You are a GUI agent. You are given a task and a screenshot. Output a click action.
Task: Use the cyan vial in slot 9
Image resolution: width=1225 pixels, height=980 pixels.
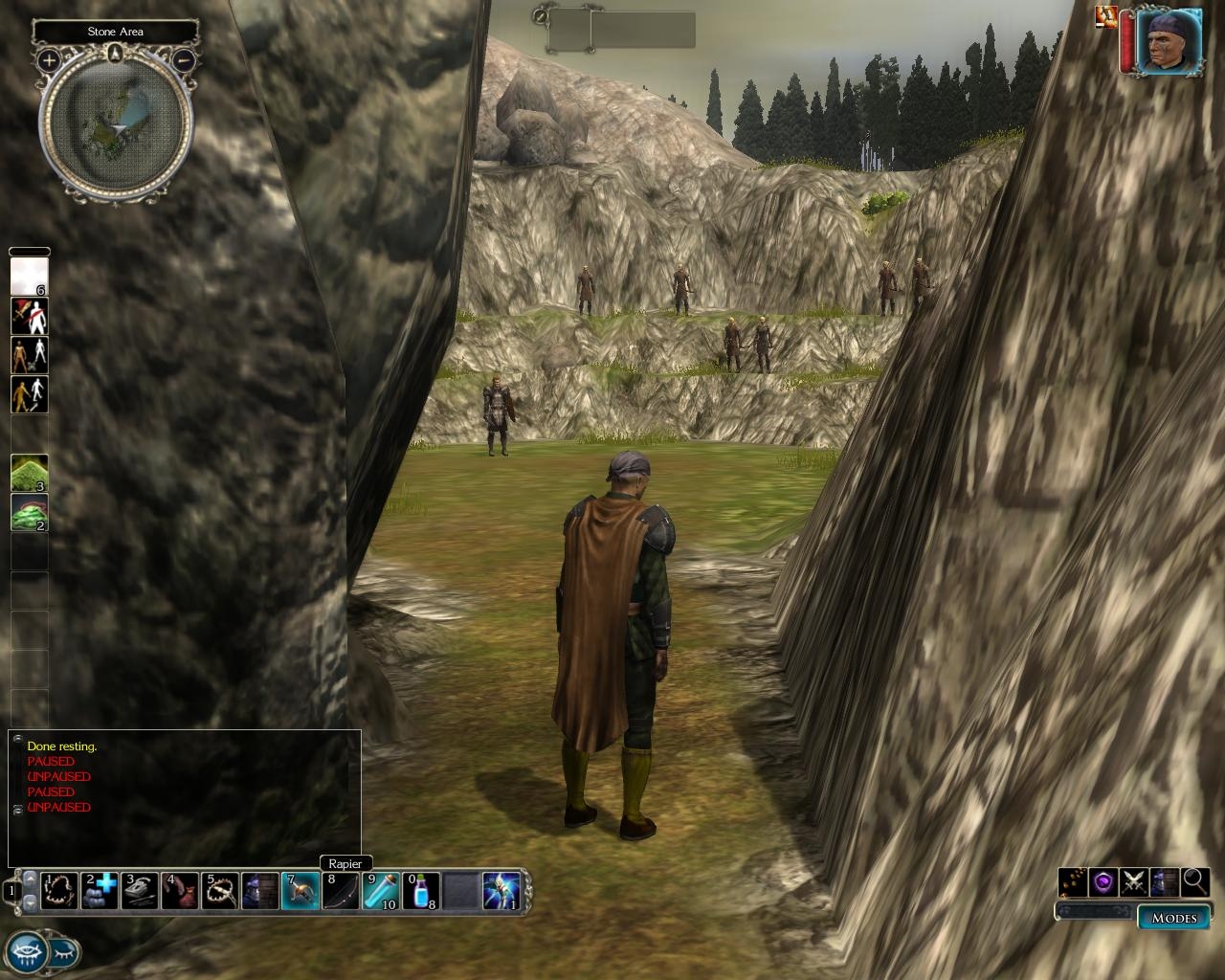[380, 891]
